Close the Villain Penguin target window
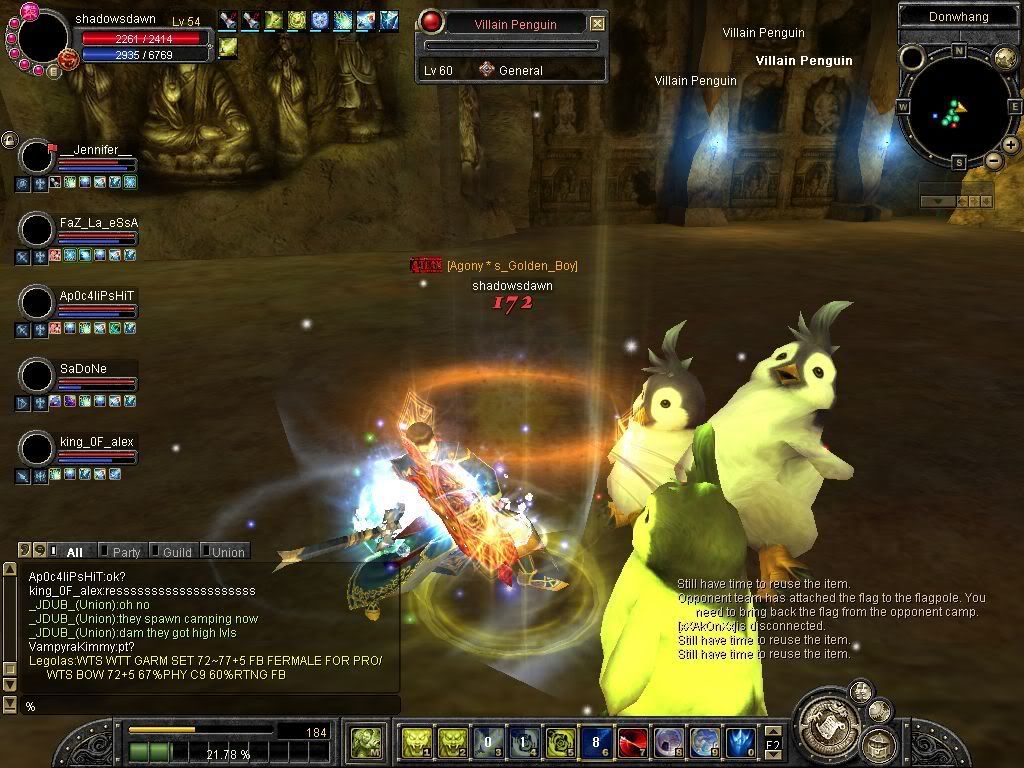 pyautogui.click(x=597, y=23)
